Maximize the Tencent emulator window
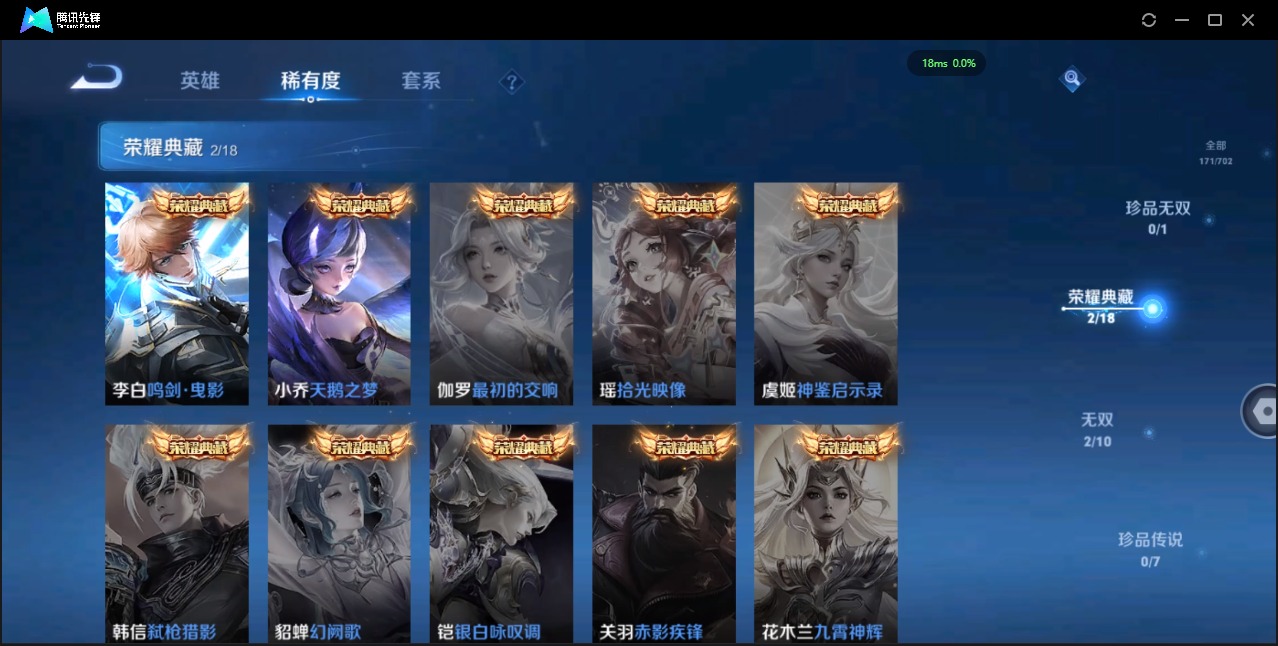1278x646 pixels. pos(1215,20)
